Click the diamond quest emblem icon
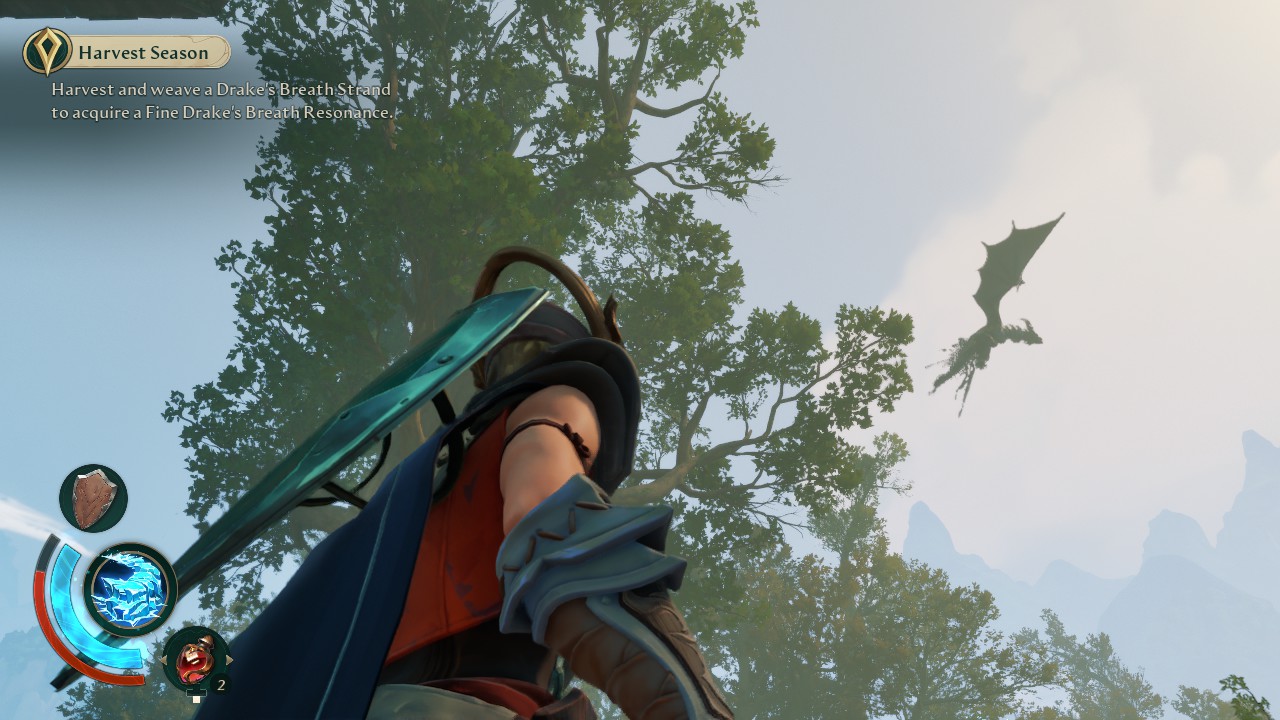 [47, 52]
